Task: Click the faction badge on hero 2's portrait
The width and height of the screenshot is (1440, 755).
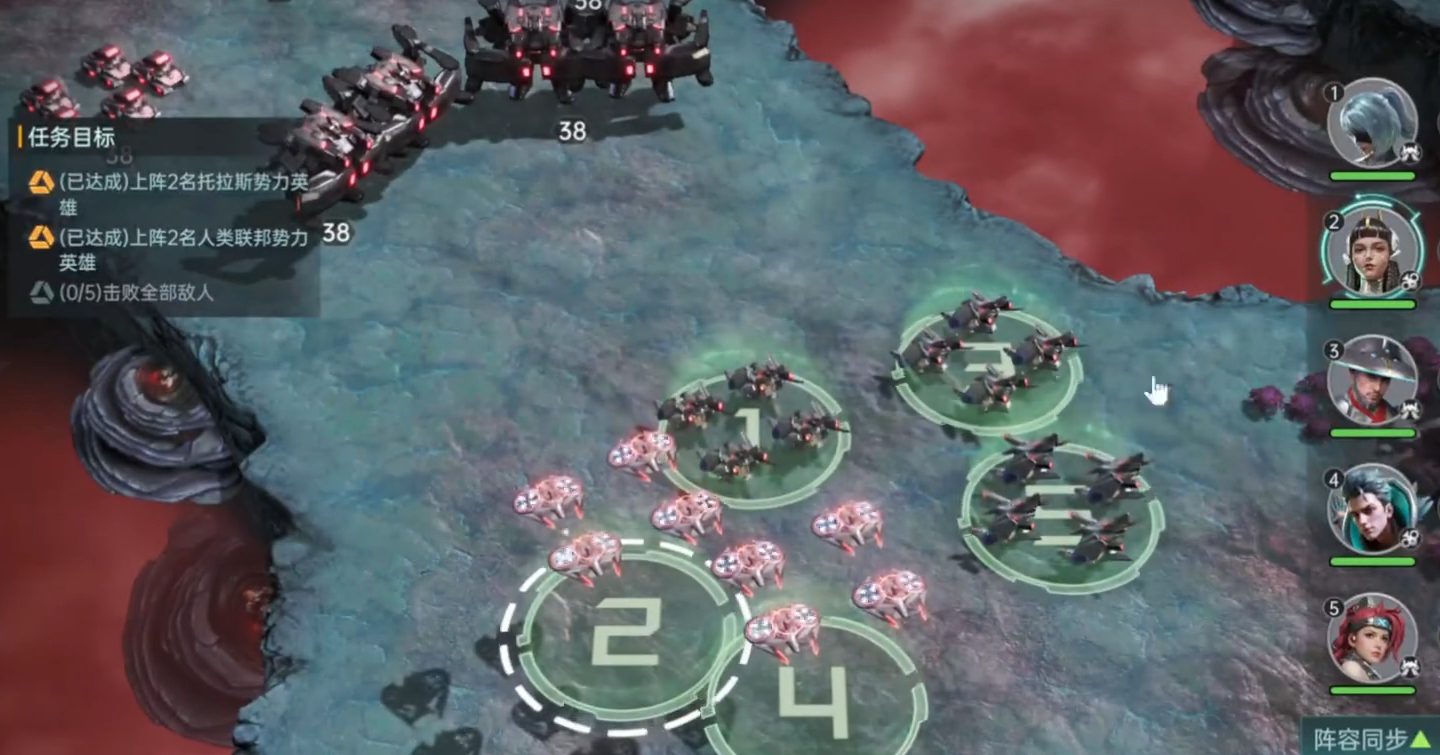Action: (x=1409, y=283)
